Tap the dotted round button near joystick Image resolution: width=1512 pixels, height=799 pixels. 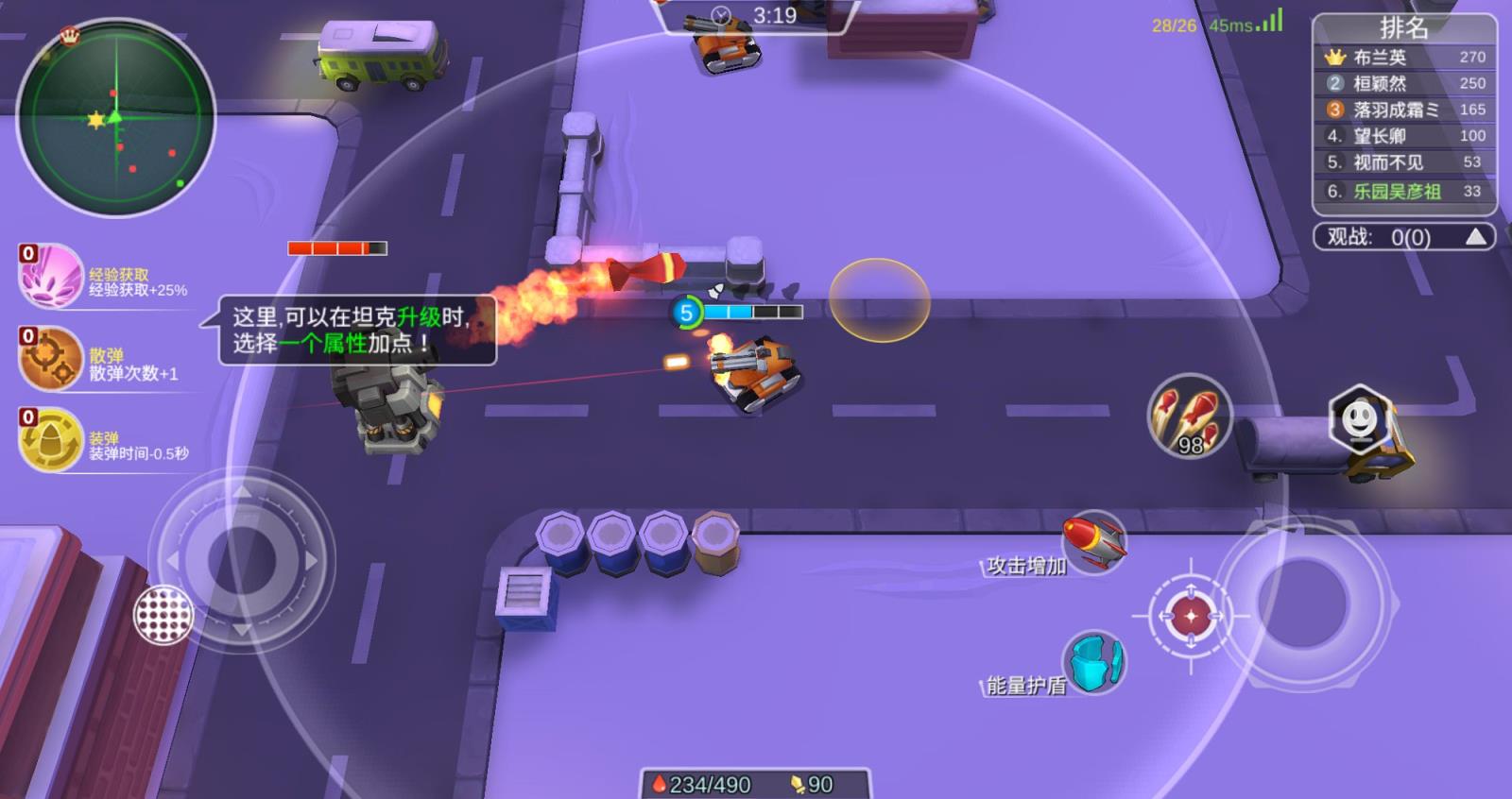point(163,615)
